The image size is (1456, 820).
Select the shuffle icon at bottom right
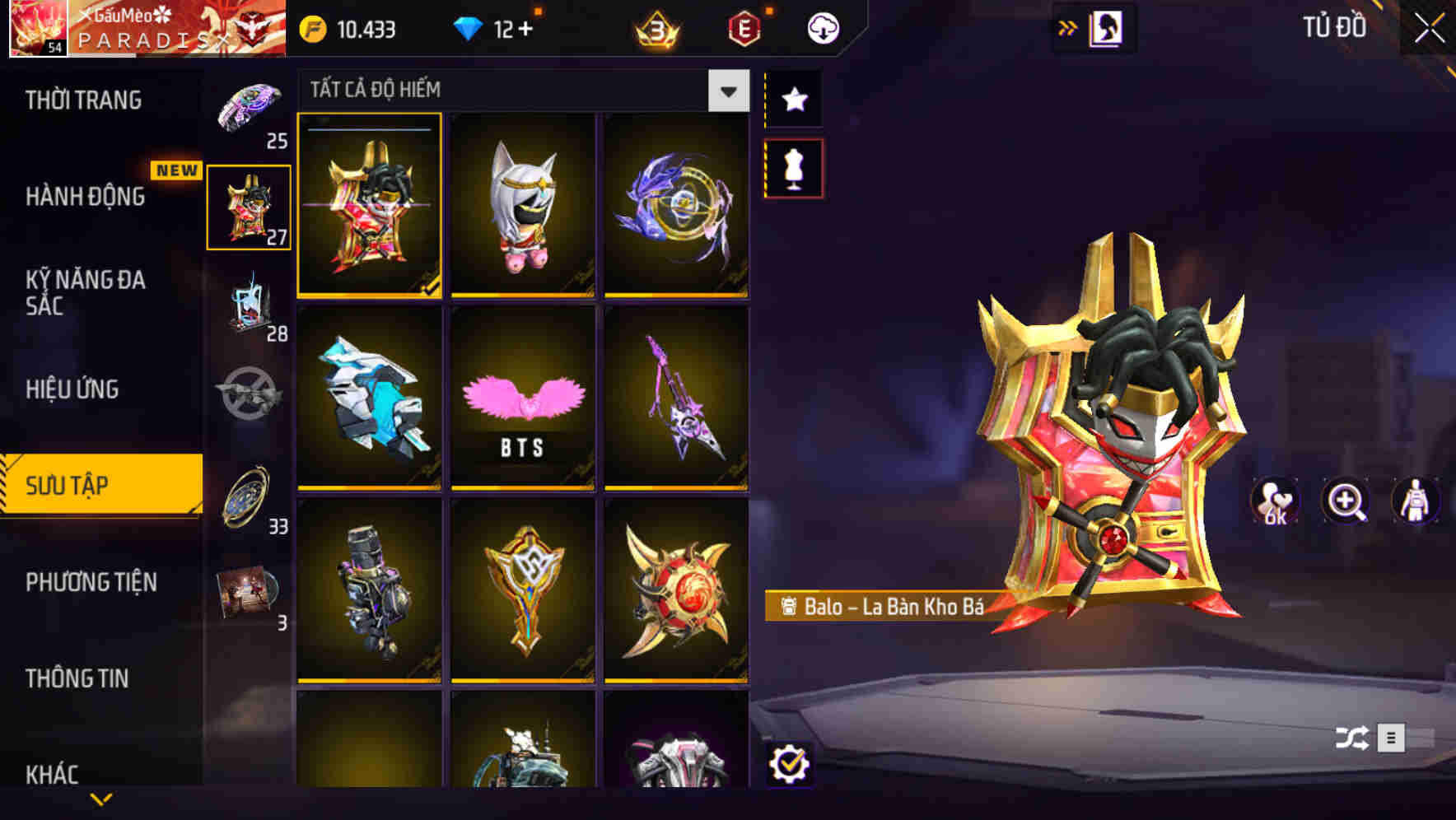(1351, 738)
